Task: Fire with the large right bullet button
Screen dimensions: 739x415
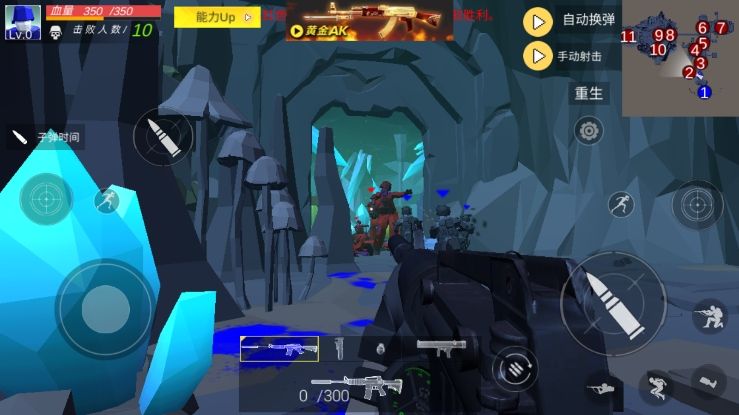Action: pos(612,302)
